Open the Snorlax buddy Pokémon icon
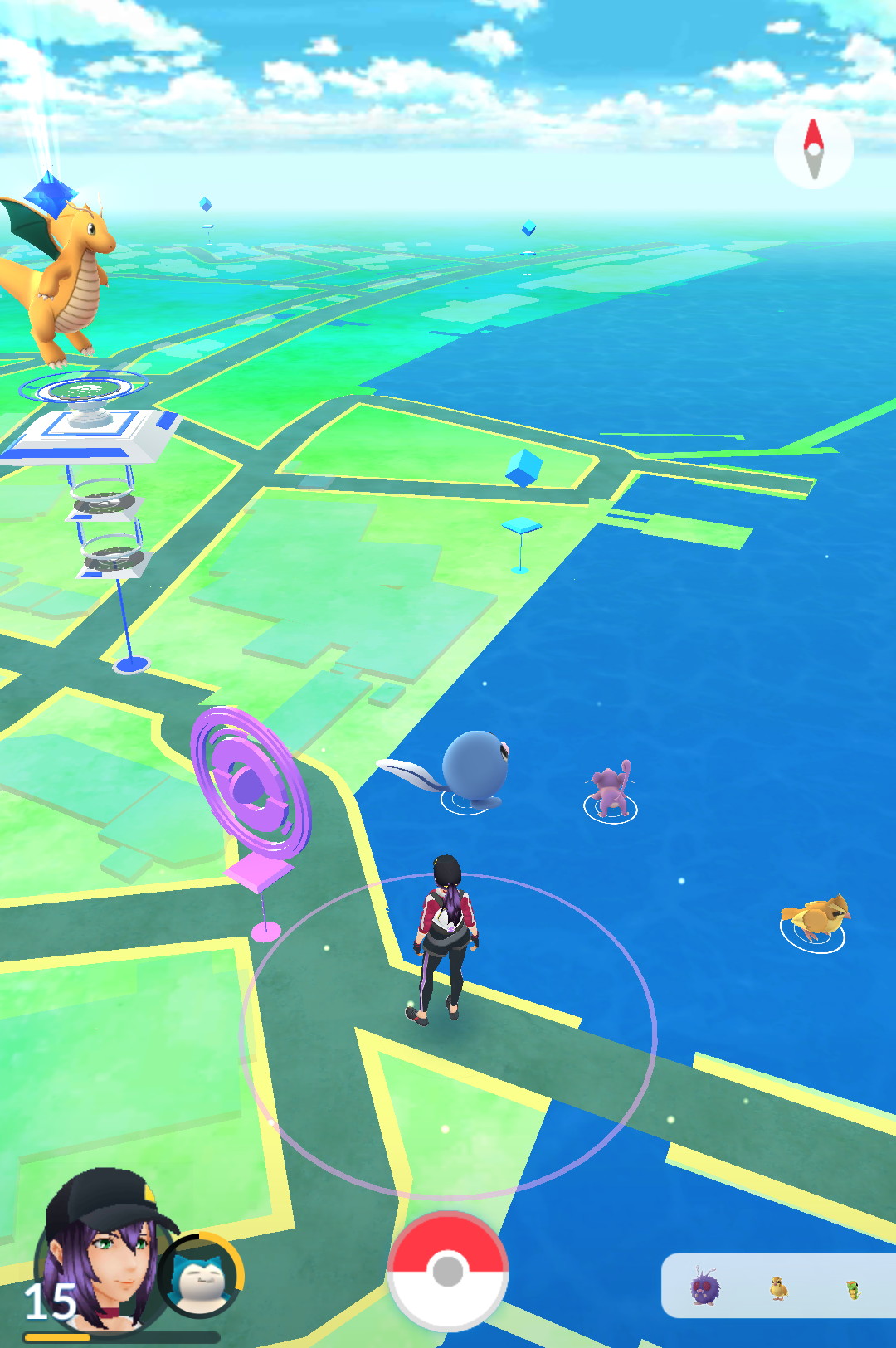Viewport: 896px width, 1348px height. 200,1277
